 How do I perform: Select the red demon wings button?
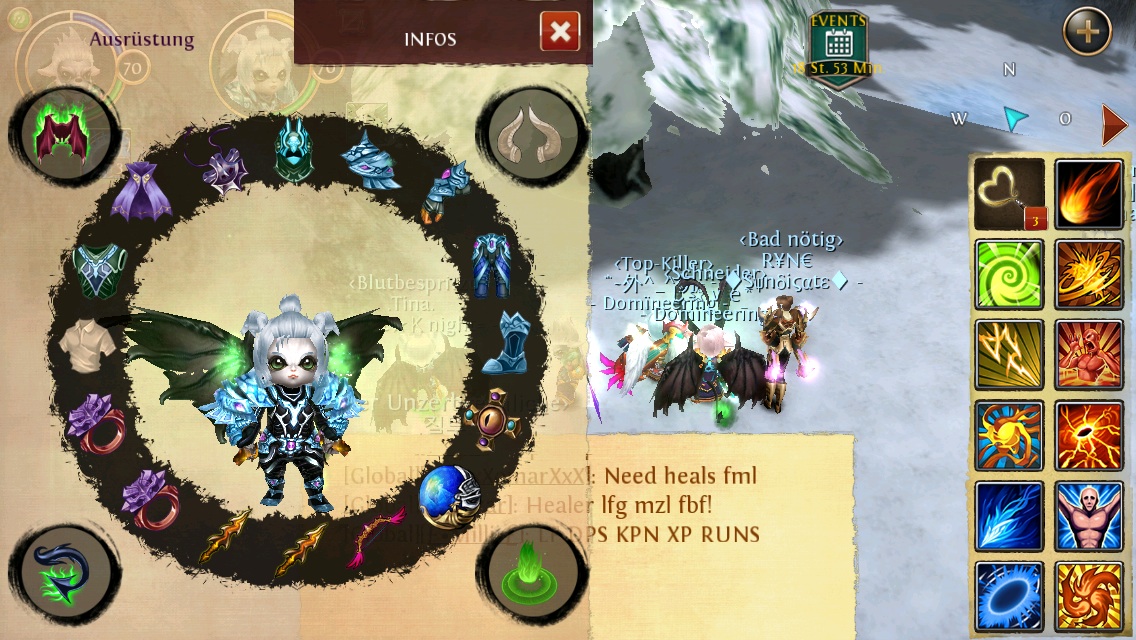(59, 134)
